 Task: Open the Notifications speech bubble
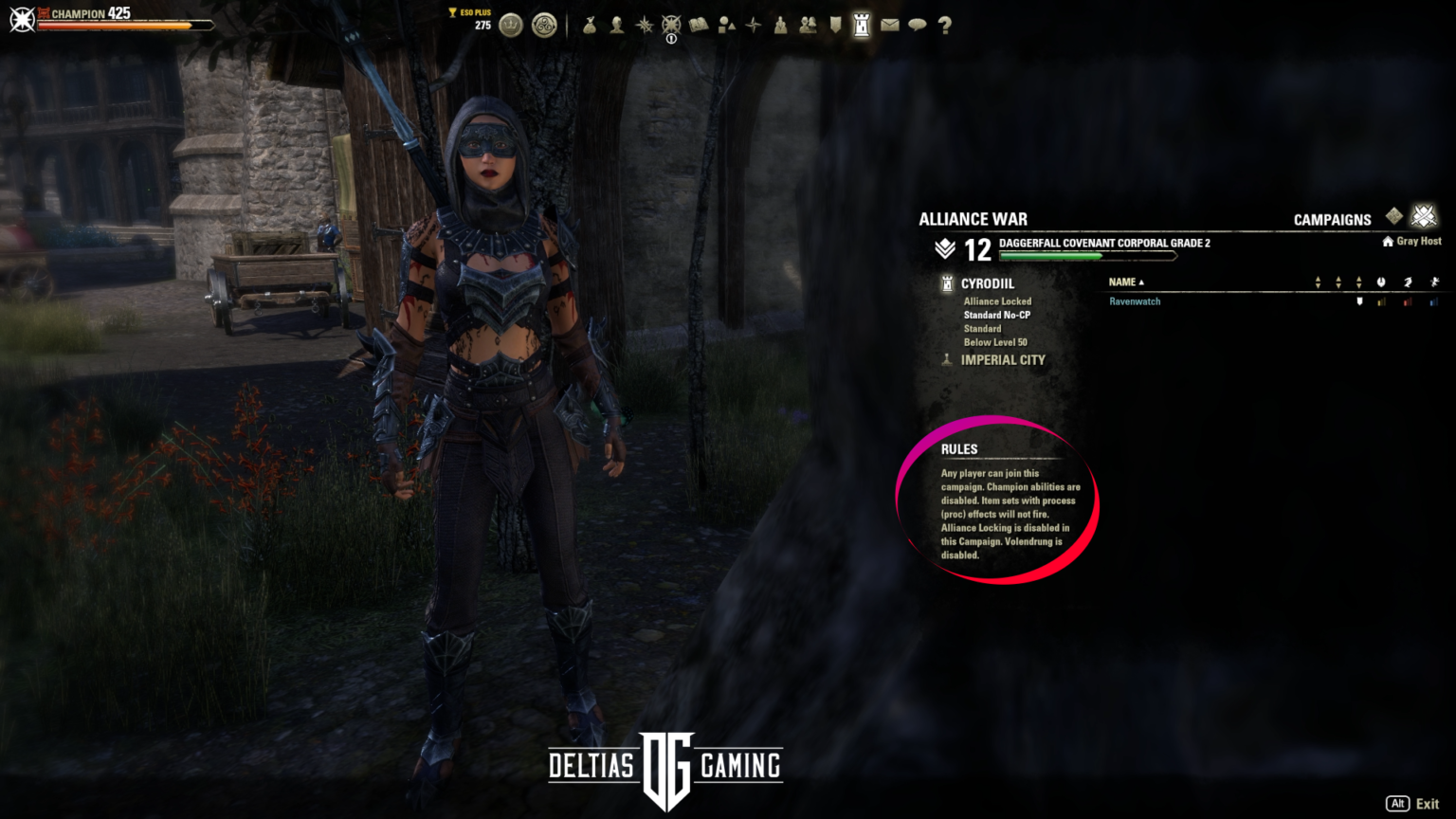point(917,26)
